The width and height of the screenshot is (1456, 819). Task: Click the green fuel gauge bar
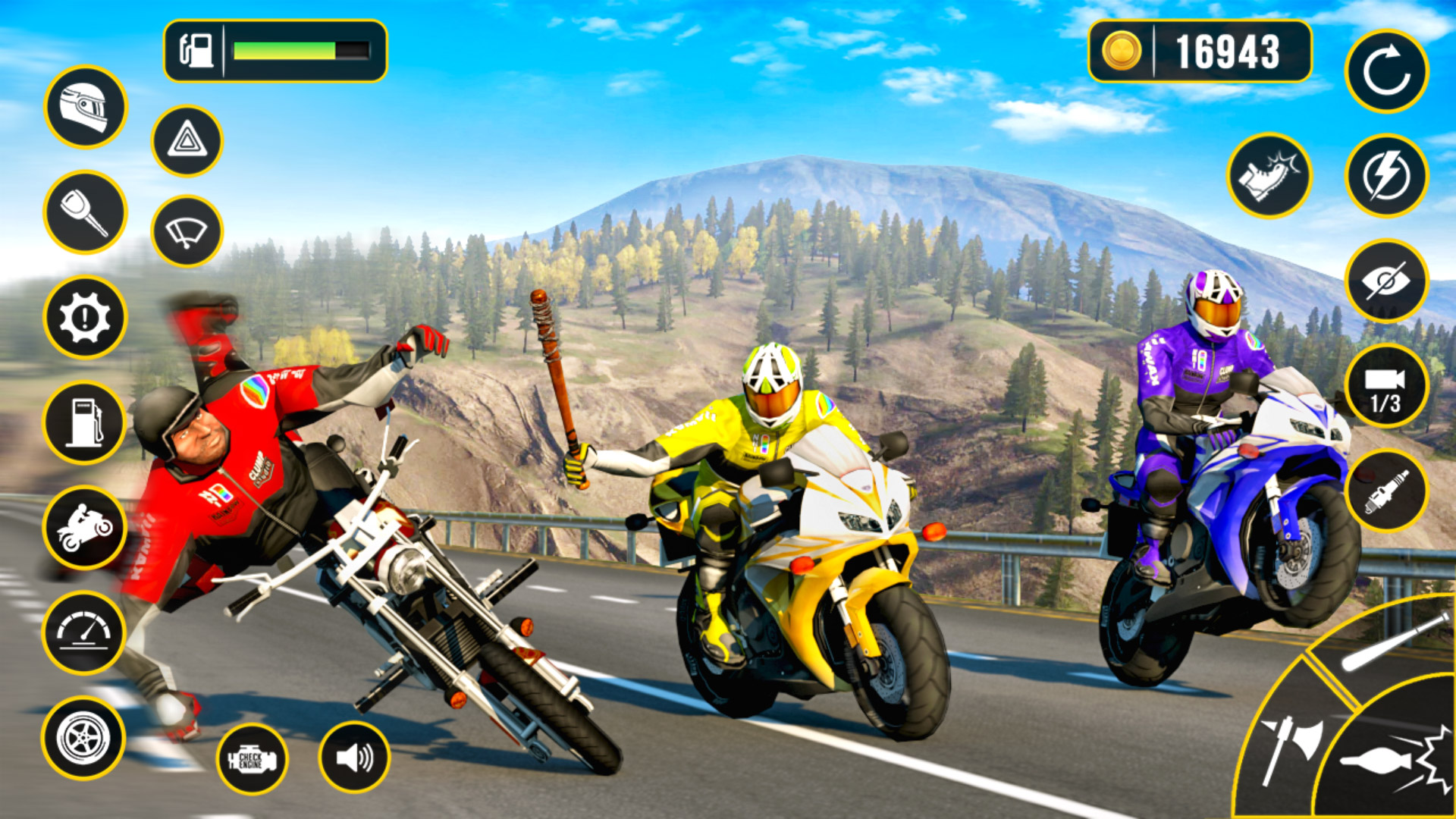pos(284,52)
